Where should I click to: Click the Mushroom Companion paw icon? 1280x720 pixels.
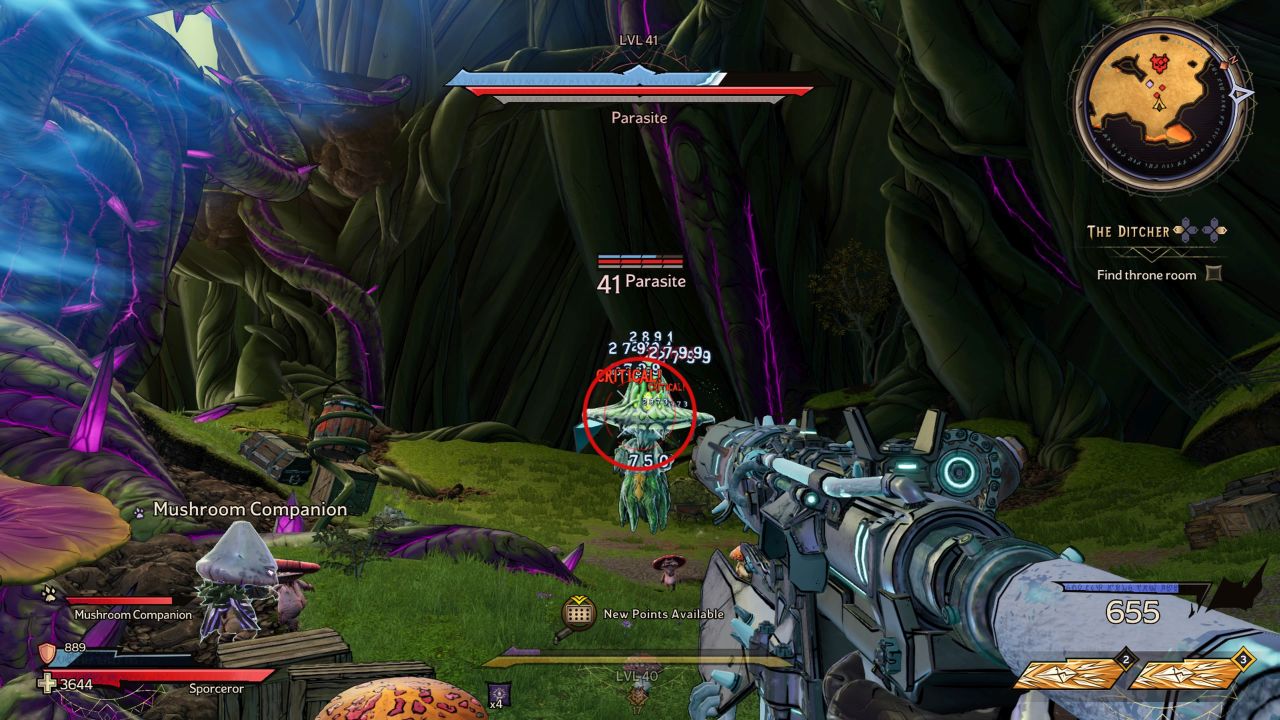tap(48, 594)
